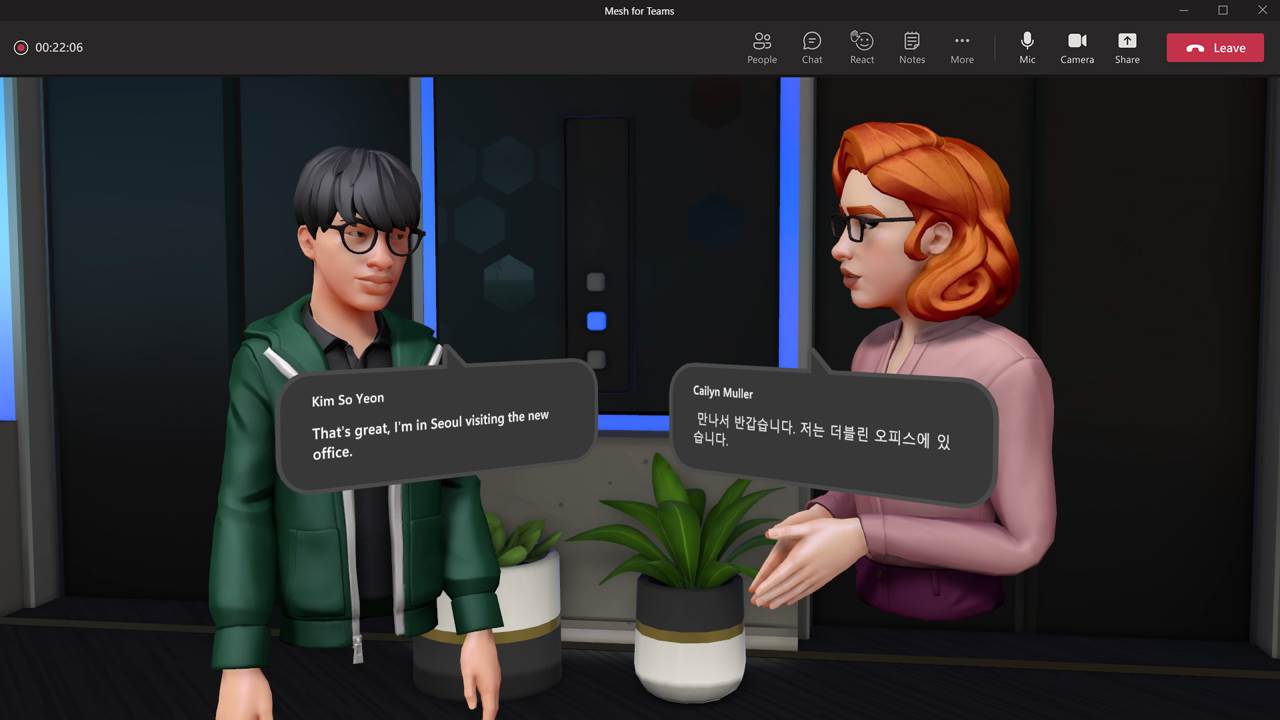Click Kim So Yeon's speech bubble
This screenshot has width=1280, height=720.
click(440, 425)
